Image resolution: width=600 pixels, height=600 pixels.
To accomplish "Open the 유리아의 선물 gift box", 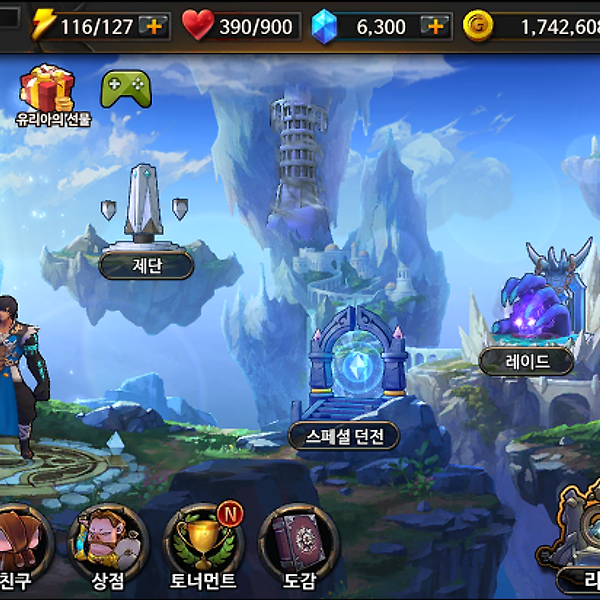I will (x=51, y=90).
